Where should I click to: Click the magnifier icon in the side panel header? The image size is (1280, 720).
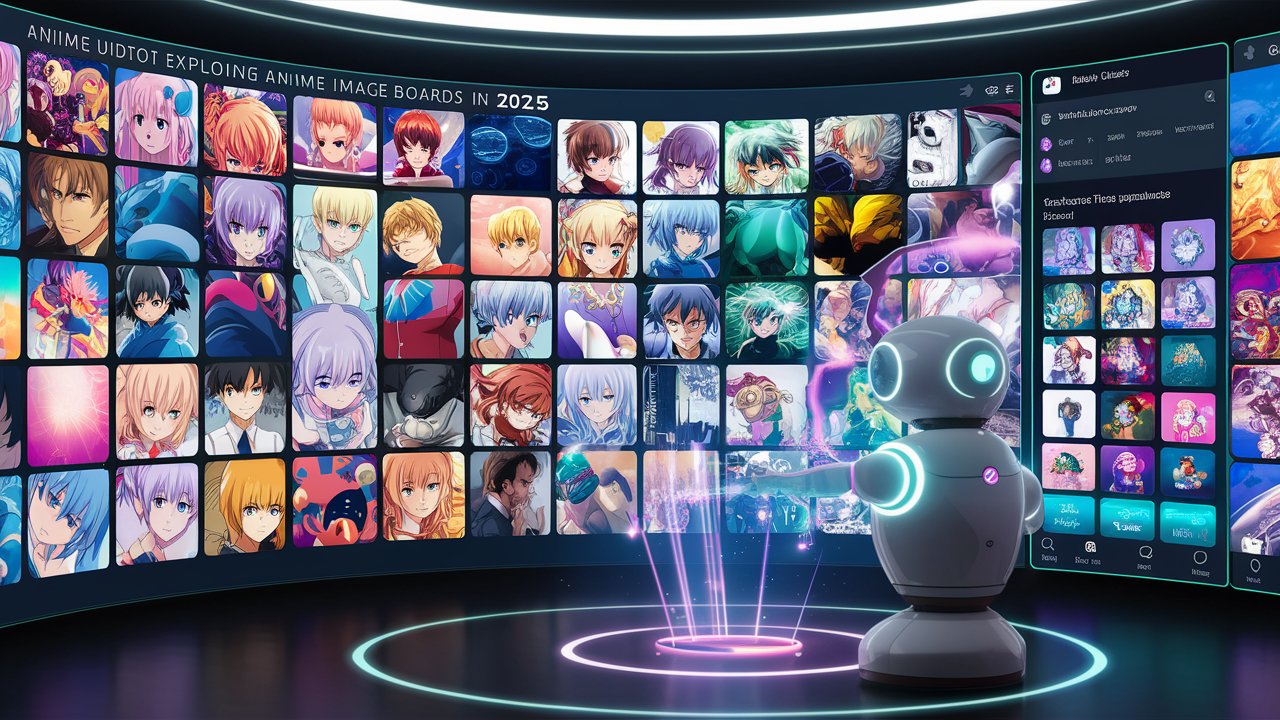[1209, 97]
